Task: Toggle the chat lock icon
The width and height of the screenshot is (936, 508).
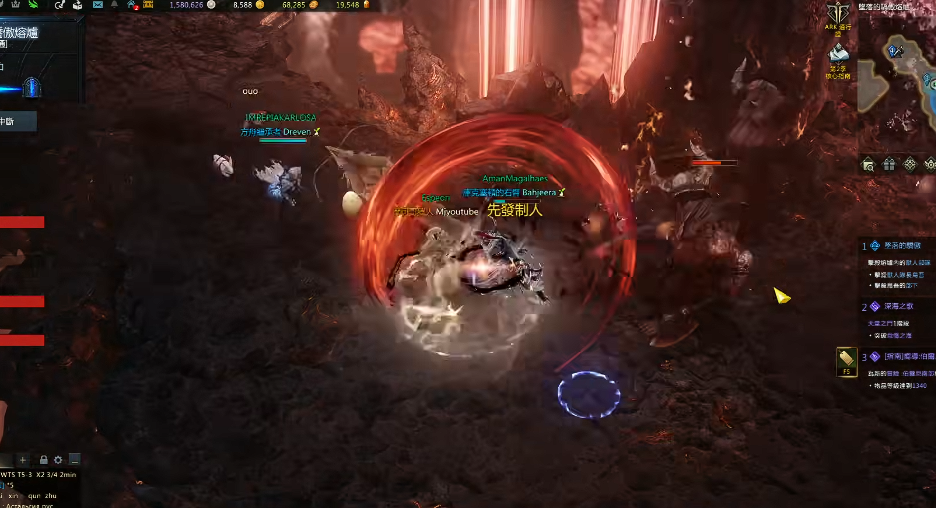Action: 44,460
